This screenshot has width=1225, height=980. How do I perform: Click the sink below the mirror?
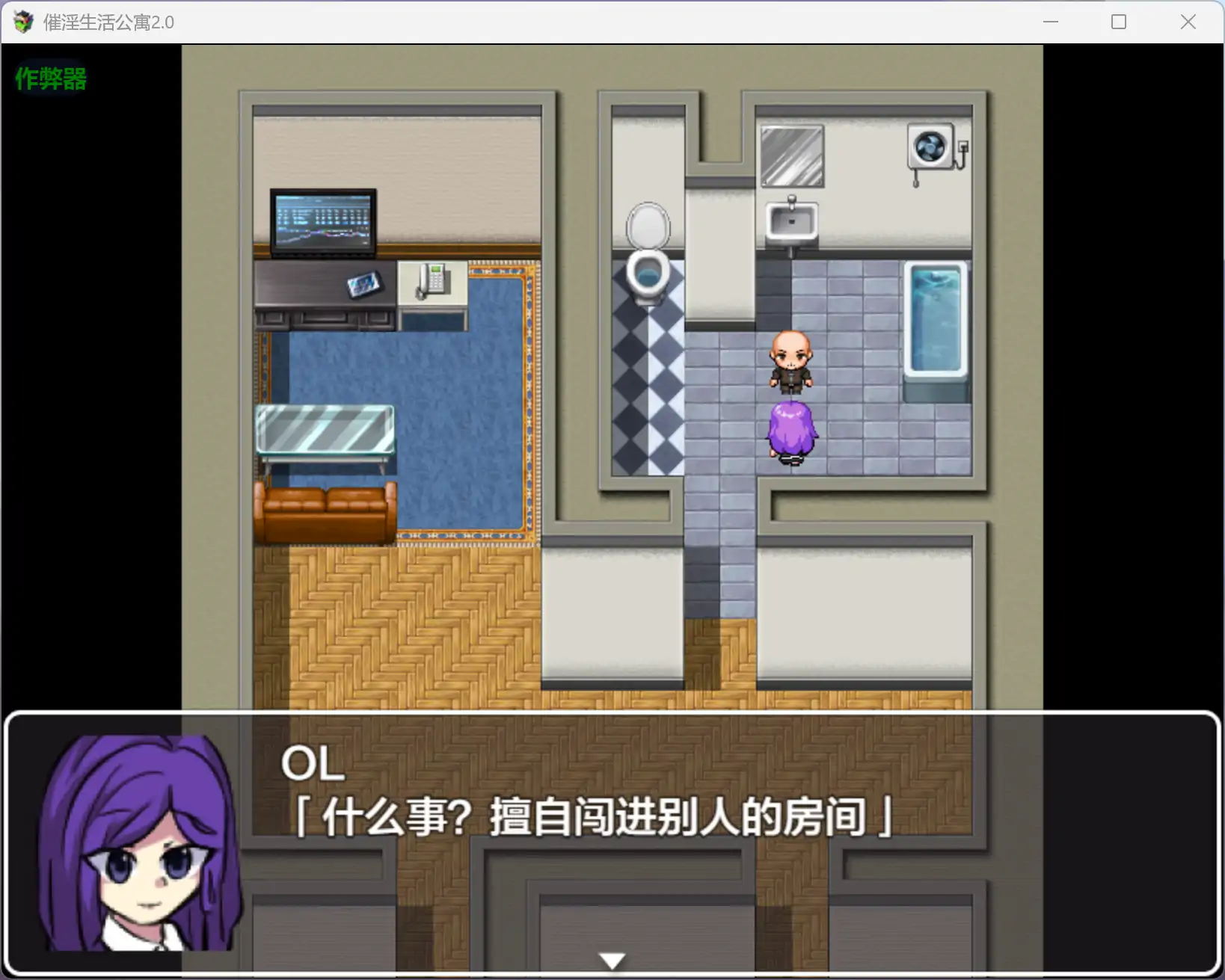click(x=791, y=218)
